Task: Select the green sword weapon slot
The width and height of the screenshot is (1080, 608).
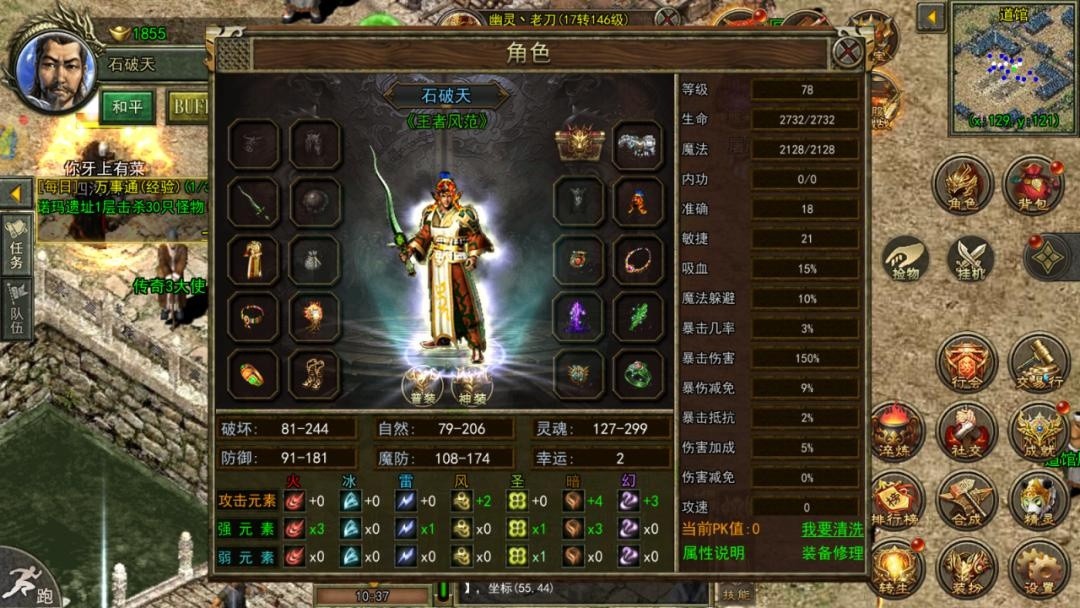Action: coord(253,202)
